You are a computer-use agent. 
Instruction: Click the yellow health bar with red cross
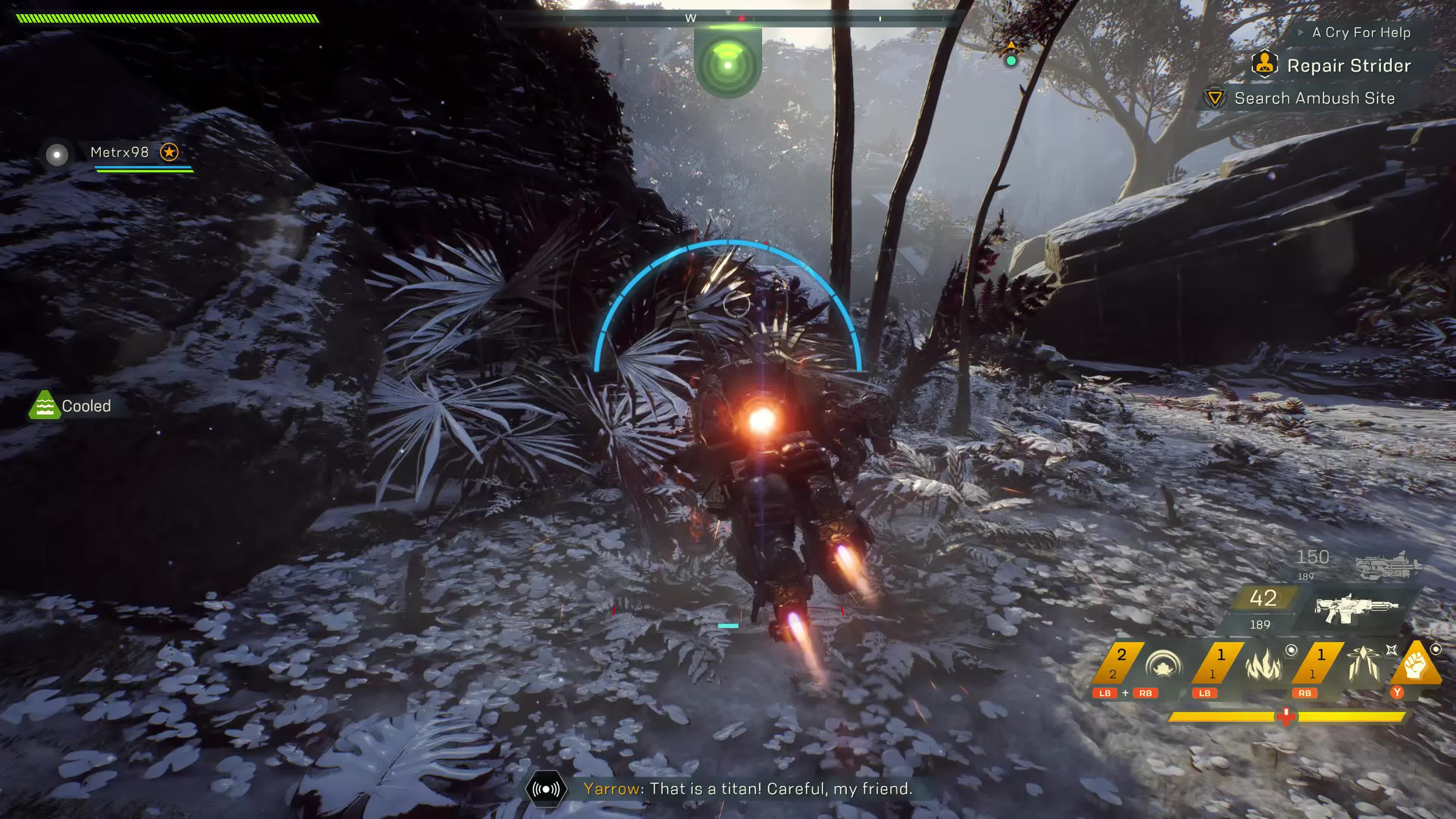[x=1286, y=717]
